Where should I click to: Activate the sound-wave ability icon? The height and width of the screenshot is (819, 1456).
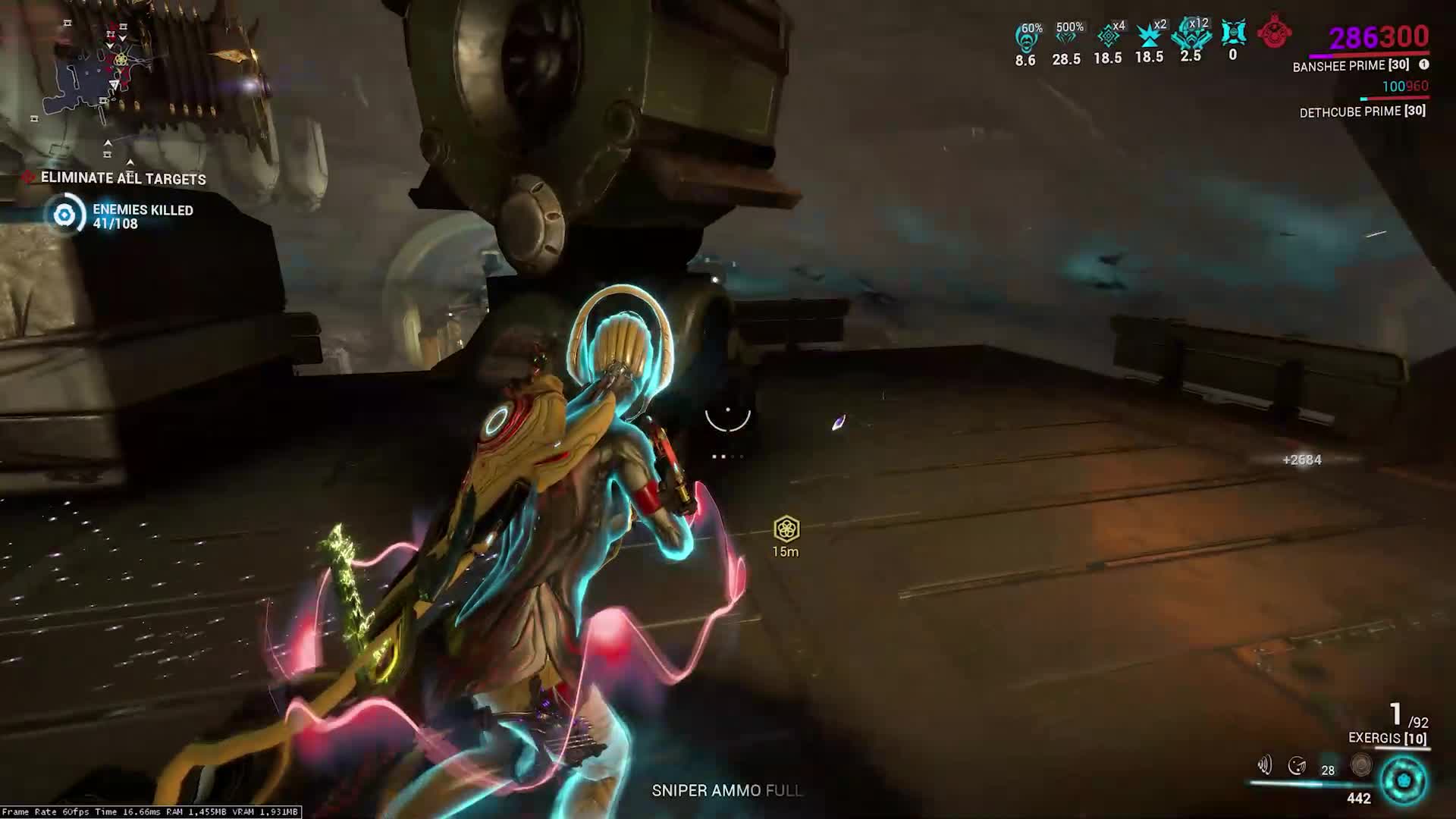1264,765
